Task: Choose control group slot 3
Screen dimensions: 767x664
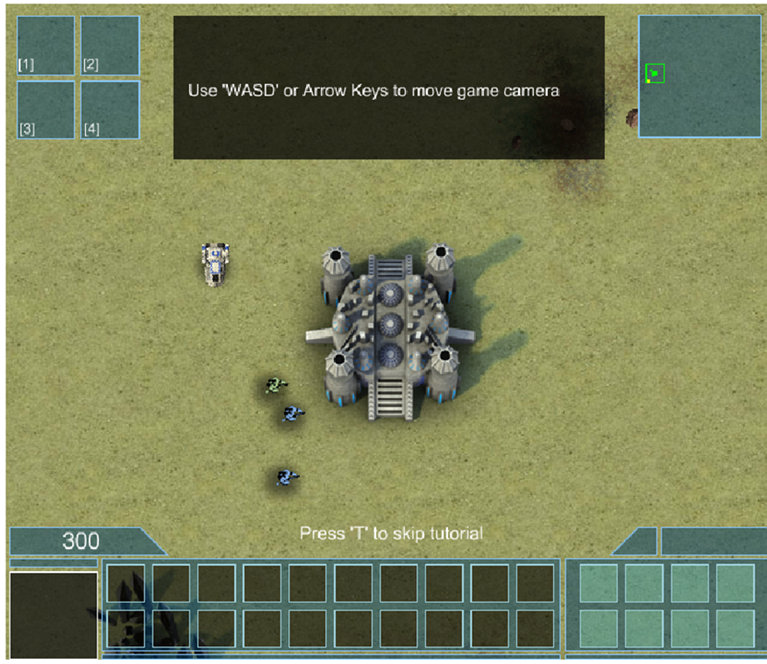Action: 46,109
